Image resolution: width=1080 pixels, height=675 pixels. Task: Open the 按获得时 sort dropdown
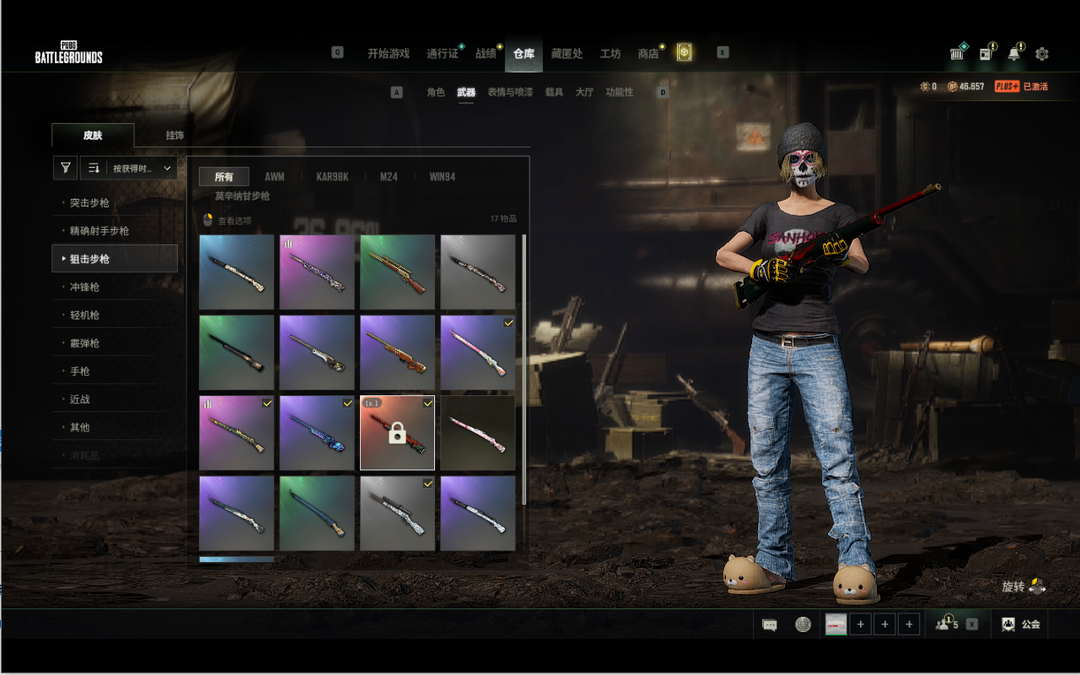coord(129,168)
